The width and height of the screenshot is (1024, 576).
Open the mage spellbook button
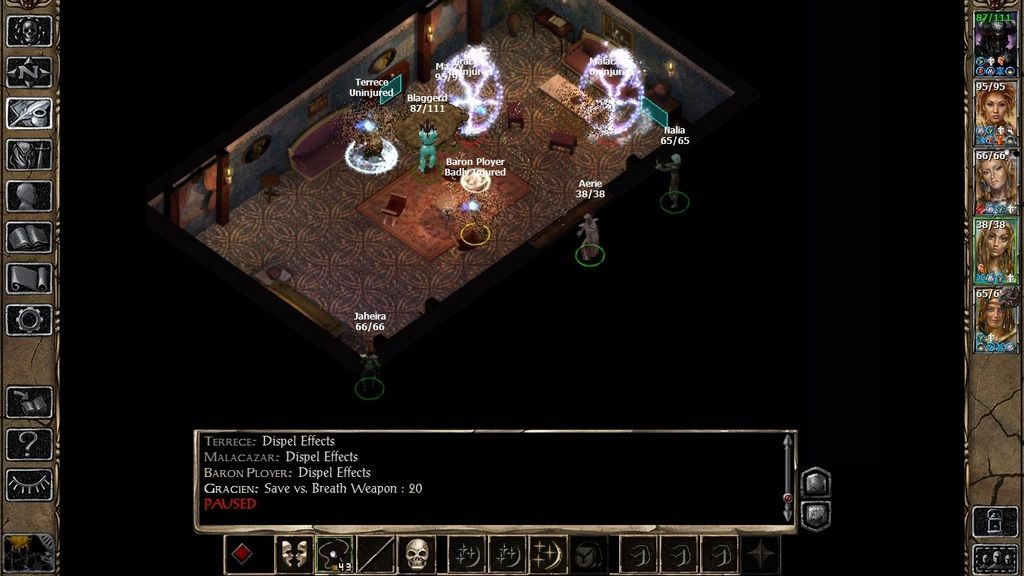[29, 238]
